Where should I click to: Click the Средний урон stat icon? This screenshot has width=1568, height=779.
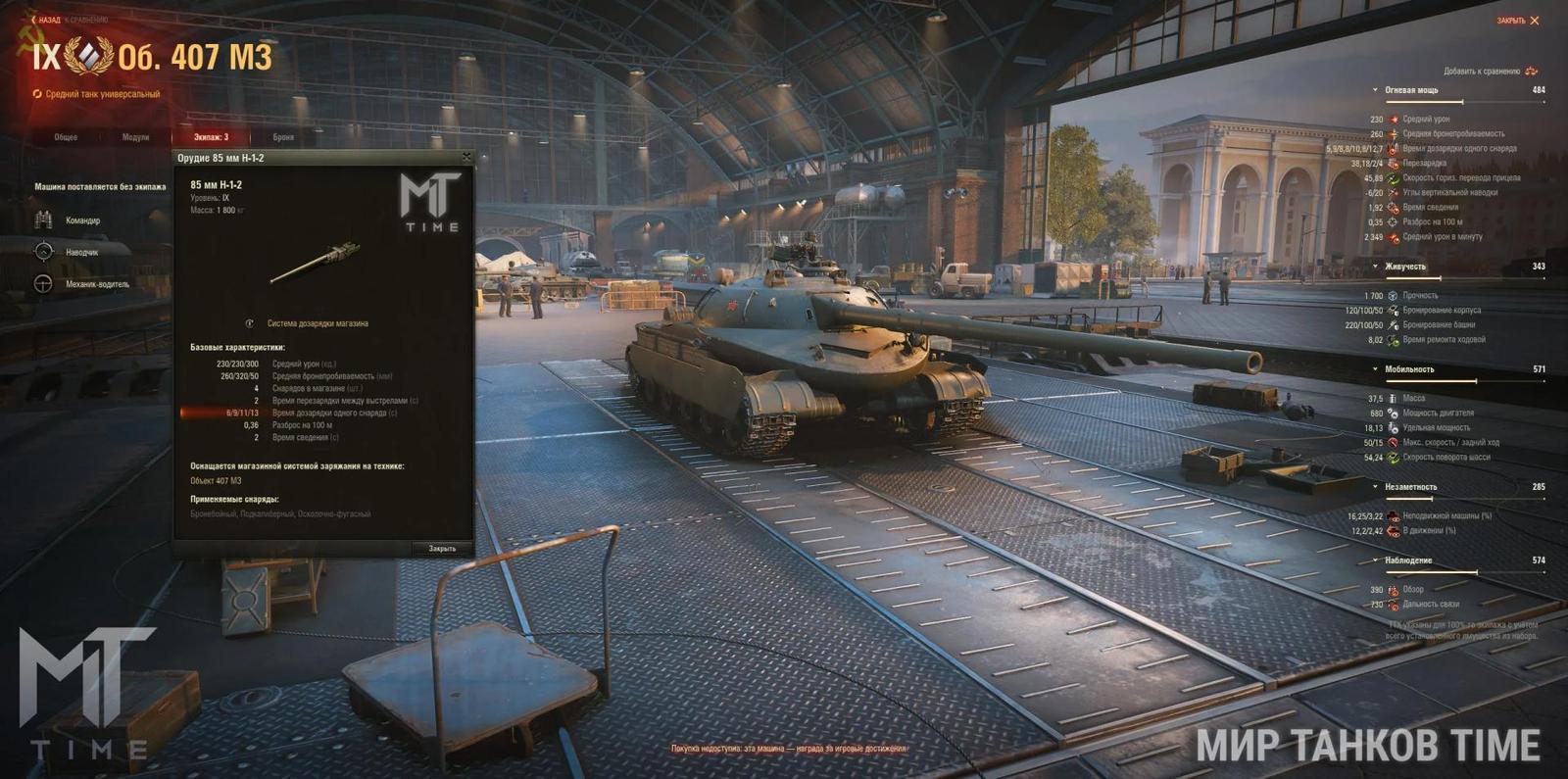1394,119
